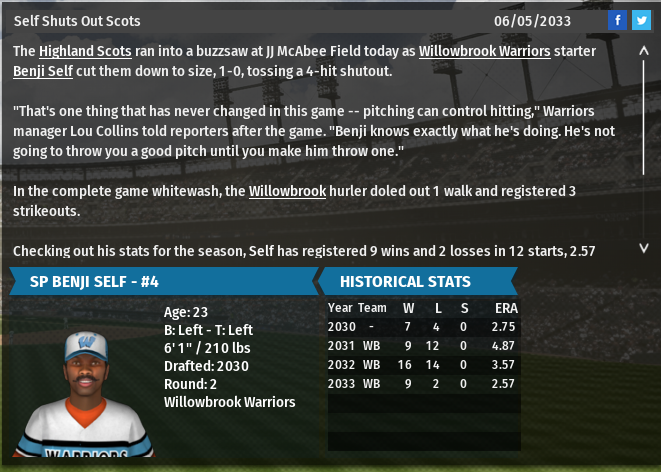Select the 2030 season stats row

click(x=424, y=326)
